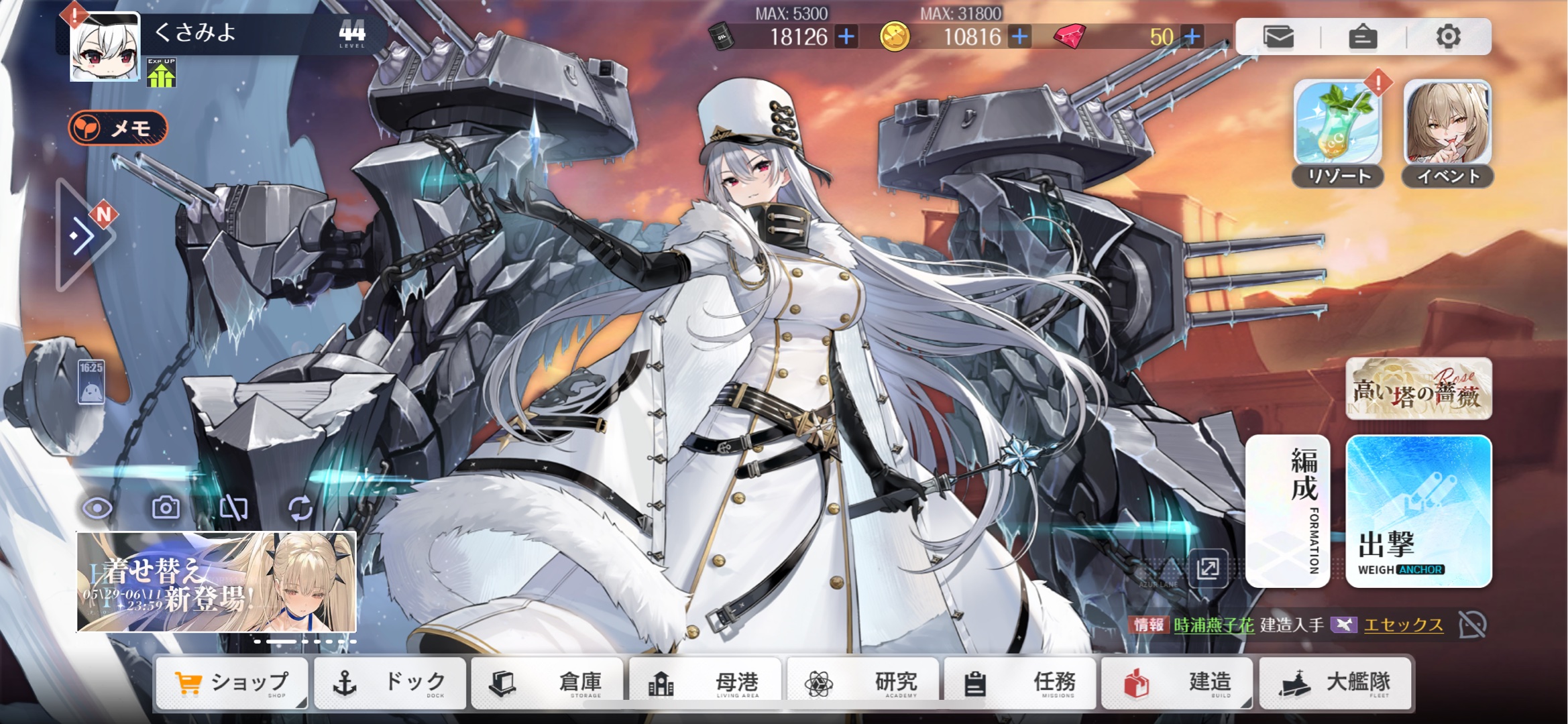
Task: Open the 研究 academy menu
Action: tap(863, 683)
